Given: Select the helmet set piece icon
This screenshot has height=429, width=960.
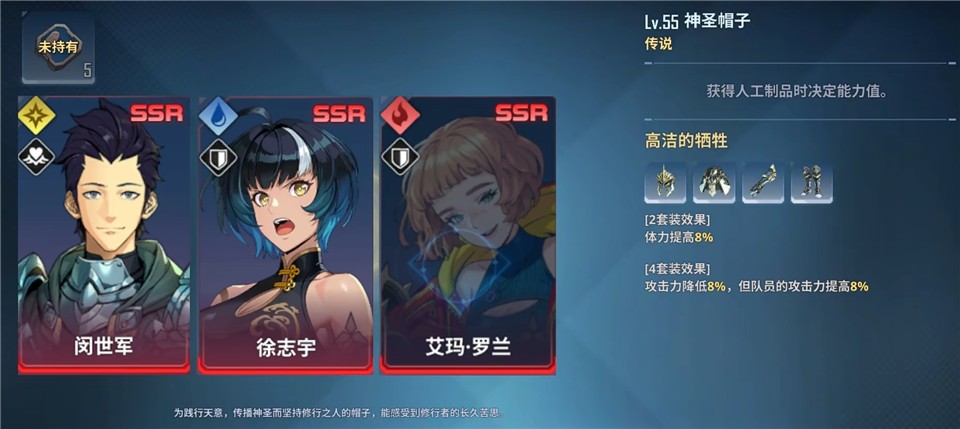Looking at the screenshot, I should (x=666, y=182).
